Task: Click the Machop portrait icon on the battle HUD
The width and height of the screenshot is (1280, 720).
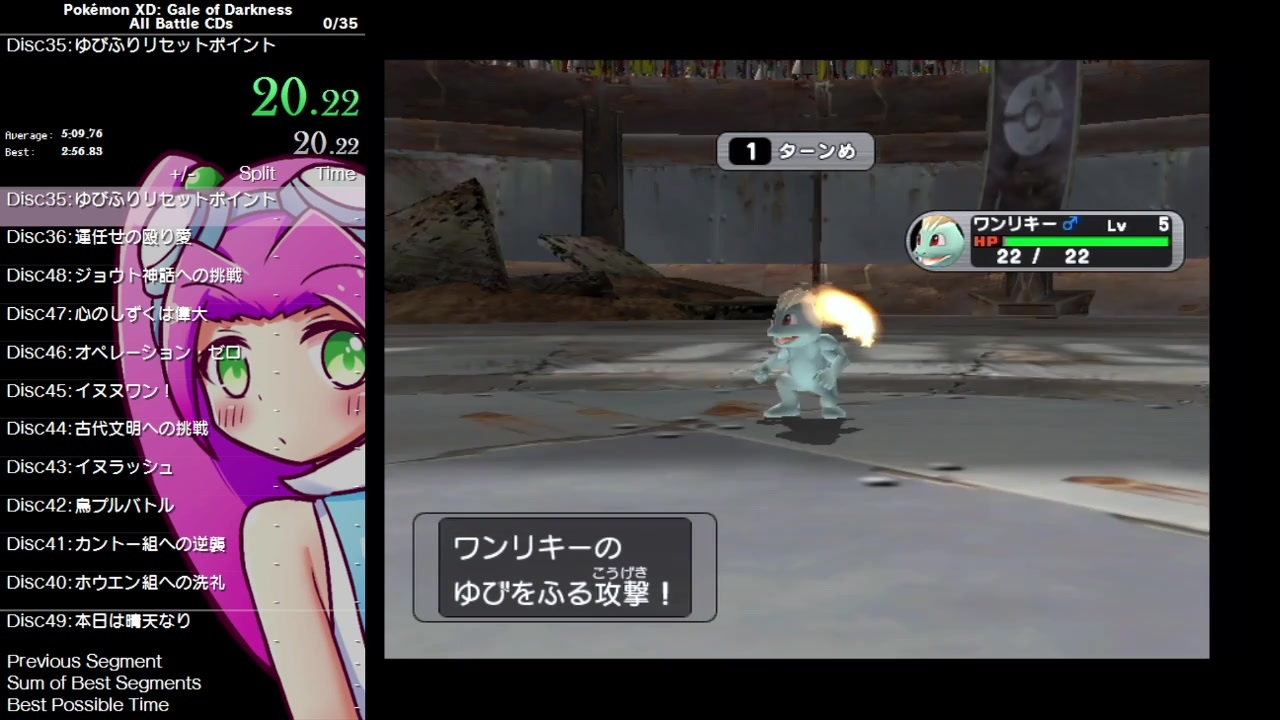Action: click(937, 240)
